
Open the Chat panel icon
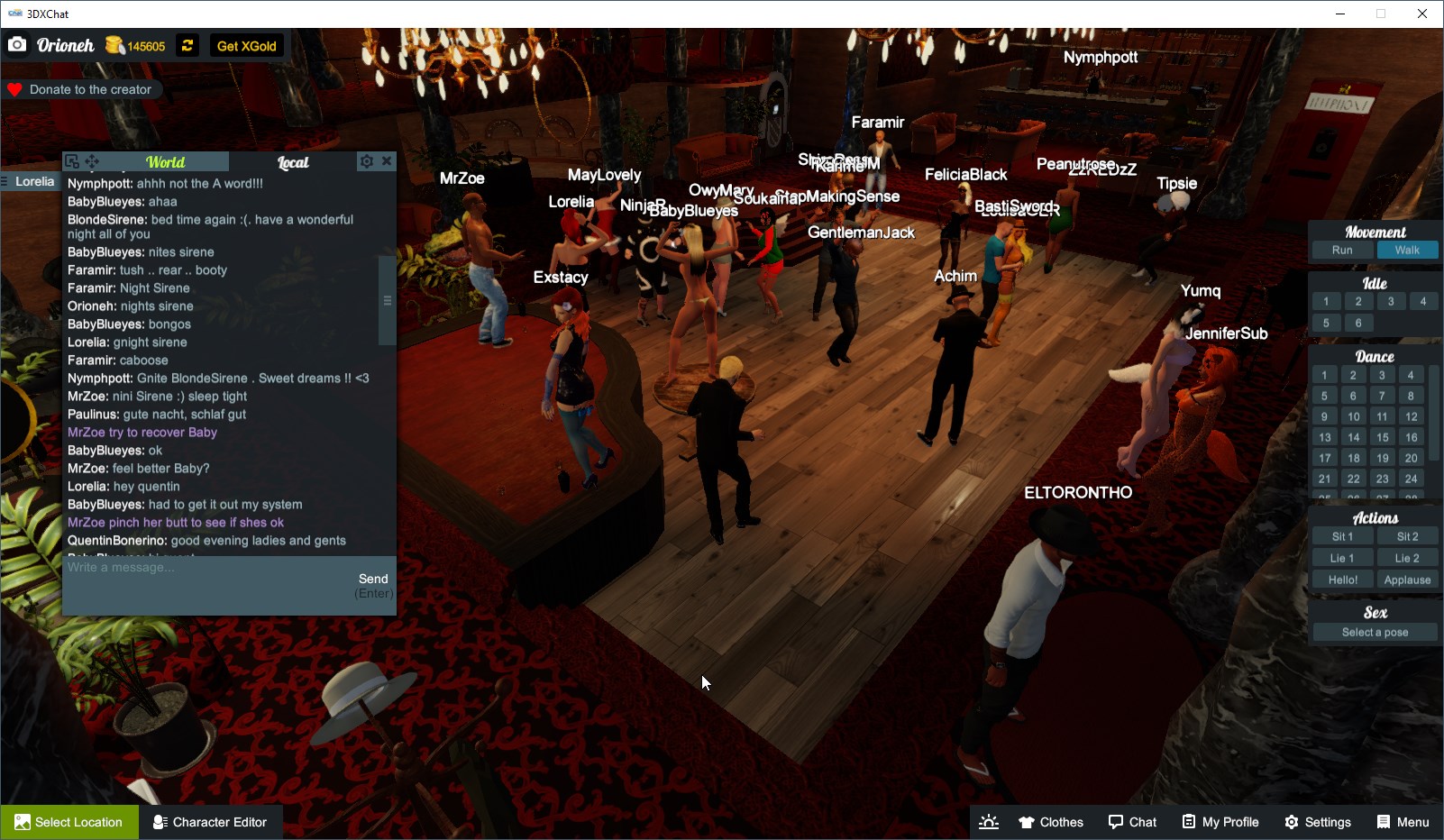click(x=1133, y=822)
